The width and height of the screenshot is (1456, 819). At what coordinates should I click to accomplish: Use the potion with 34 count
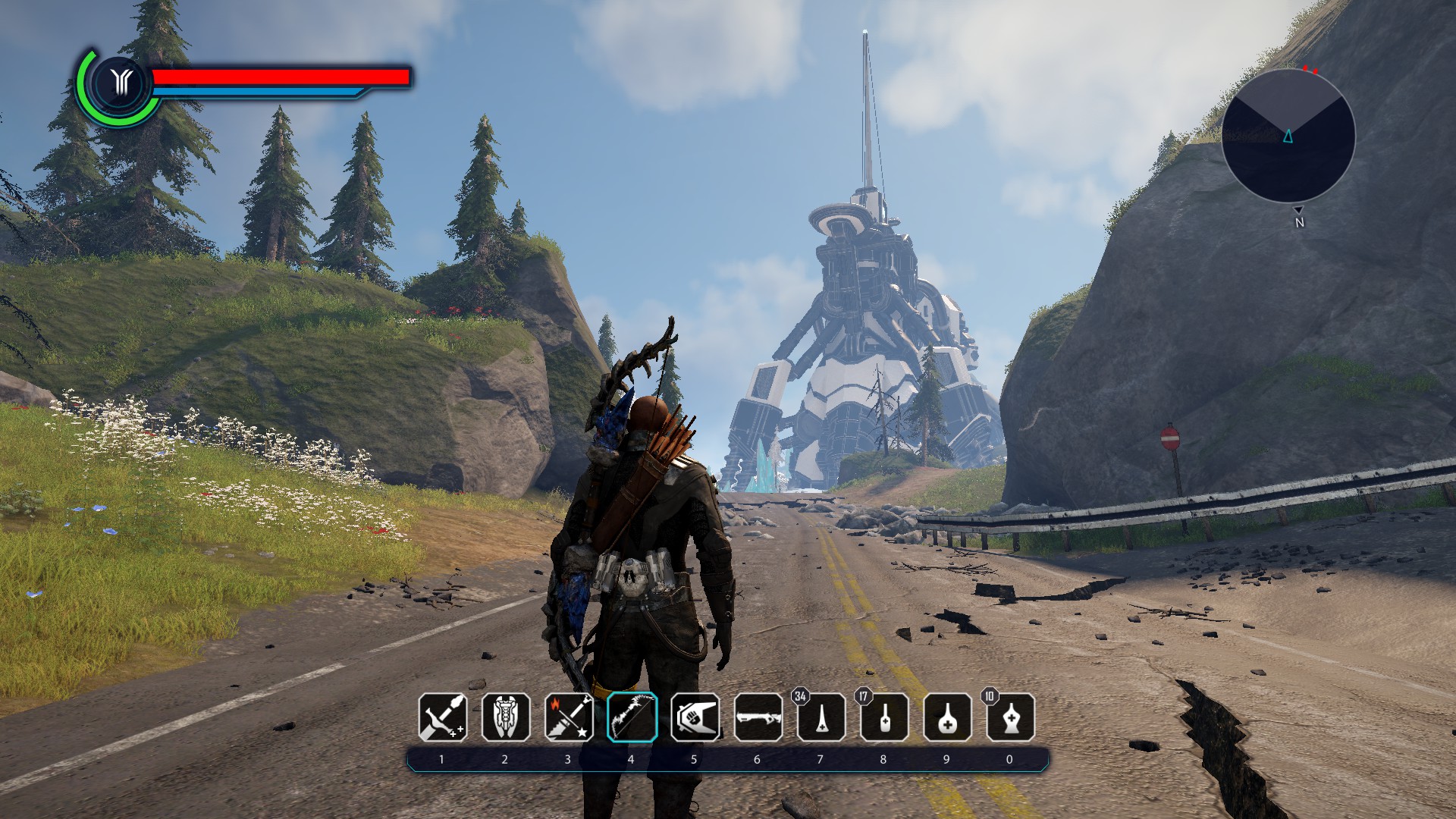[x=821, y=717]
